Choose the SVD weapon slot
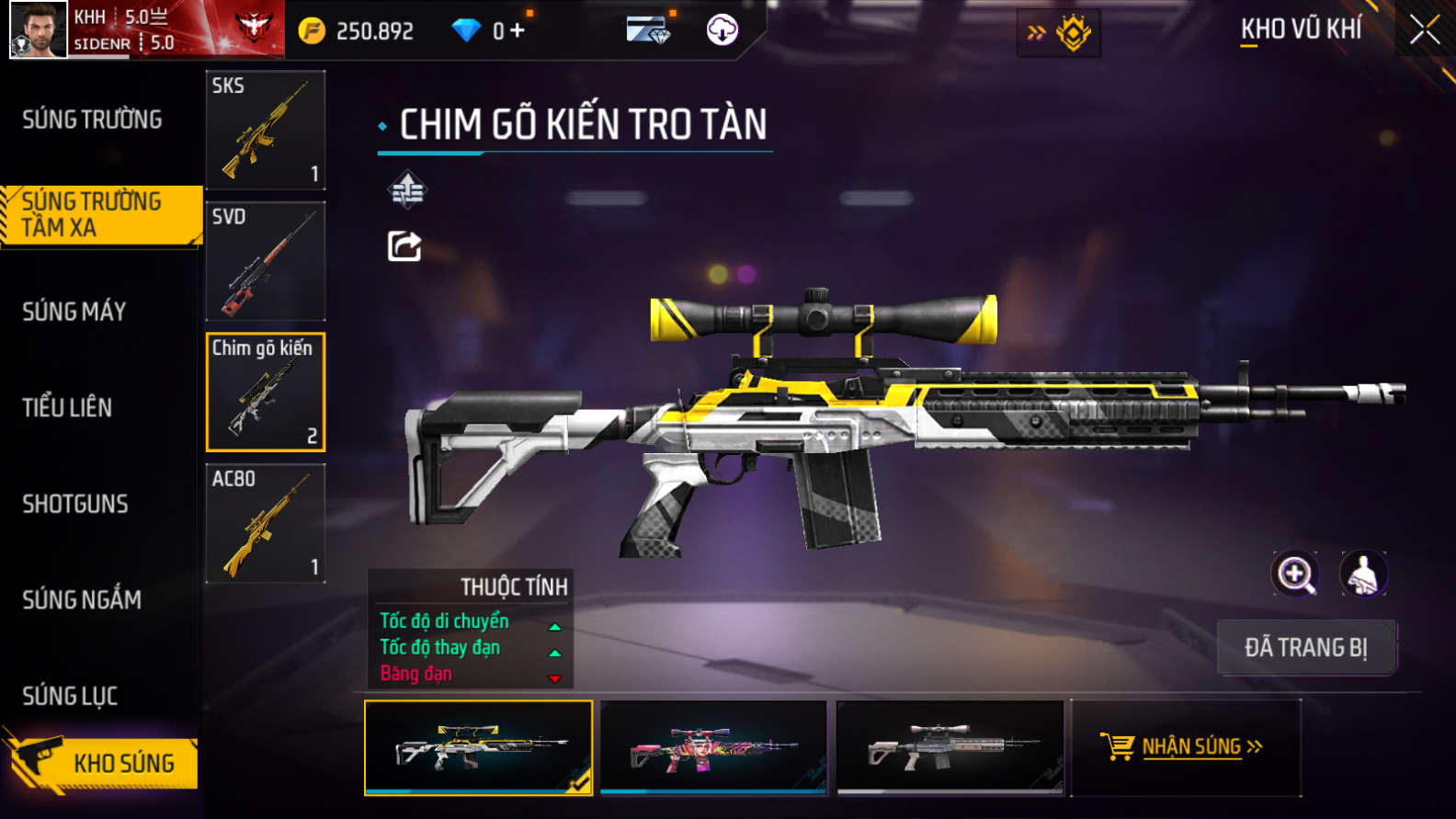The height and width of the screenshot is (819, 1456). click(265, 261)
